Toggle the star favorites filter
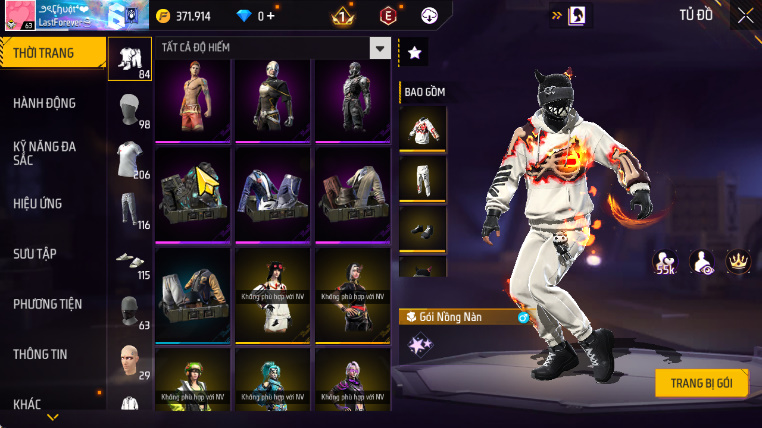Image resolution: width=762 pixels, height=428 pixels. point(414,53)
